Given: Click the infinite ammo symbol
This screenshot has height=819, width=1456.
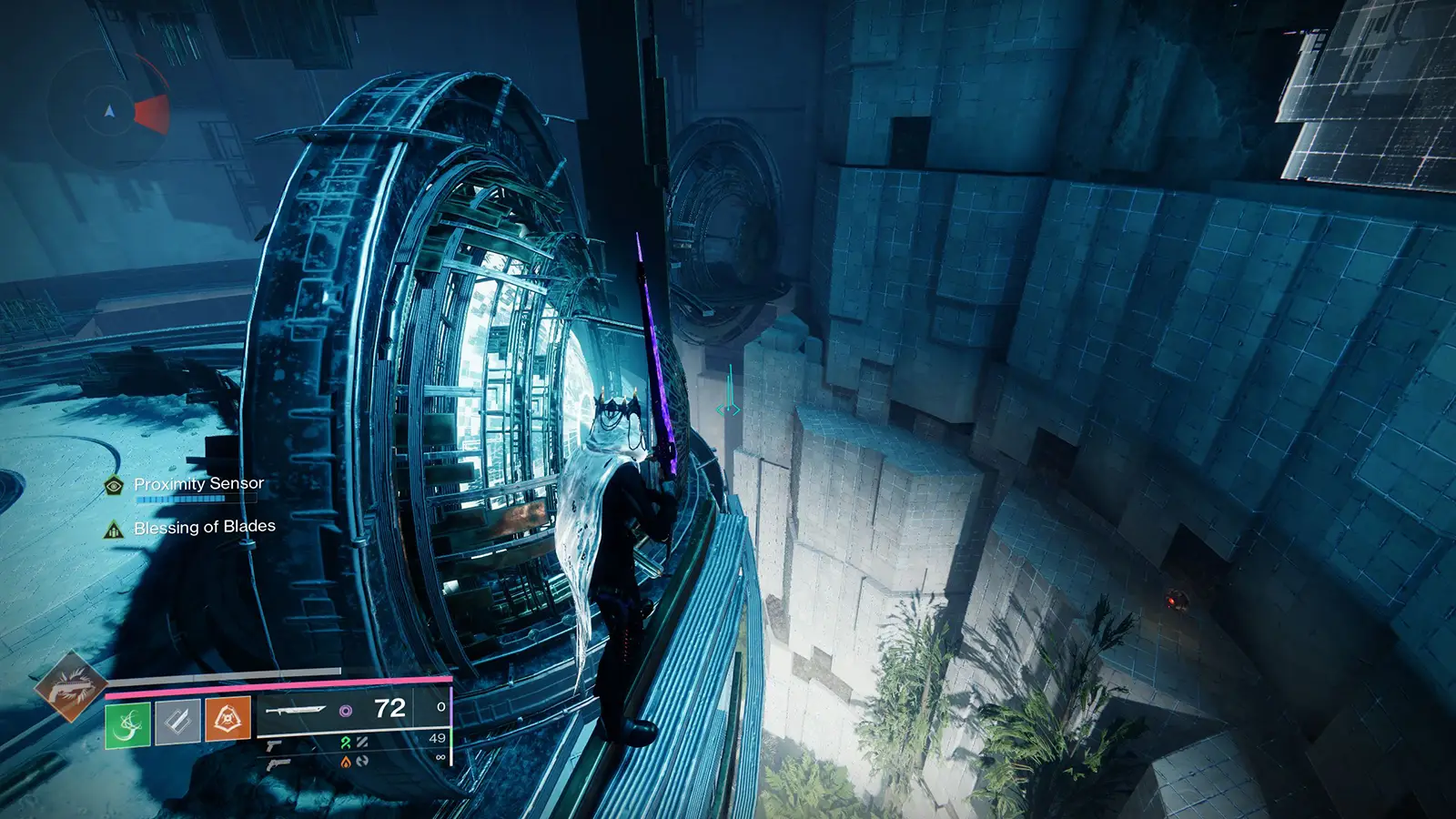Looking at the screenshot, I should pos(440,757).
